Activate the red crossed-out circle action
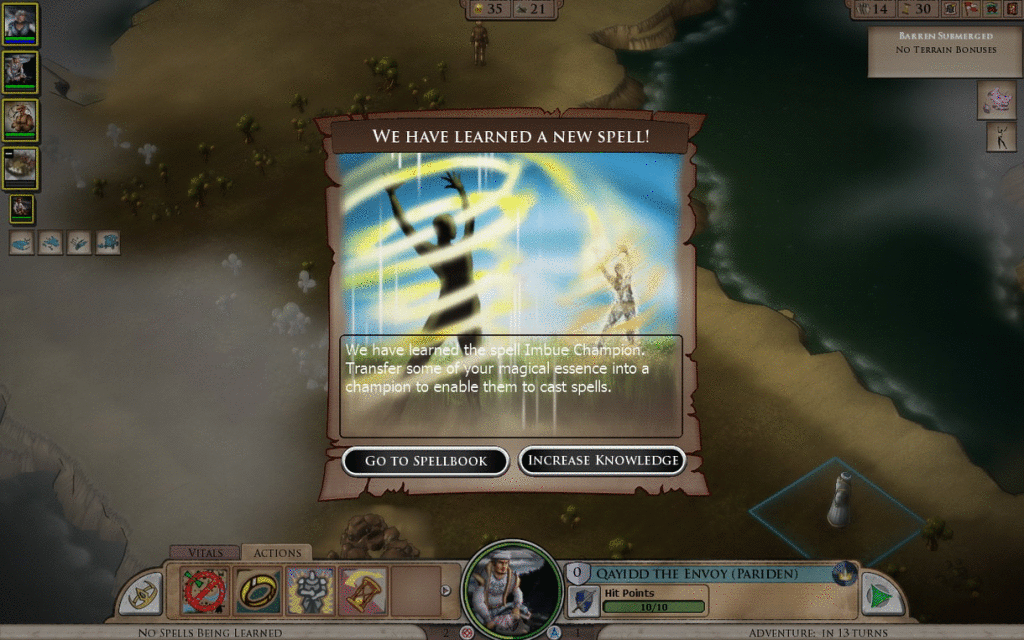The height and width of the screenshot is (640, 1024). pyautogui.click(x=205, y=591)
